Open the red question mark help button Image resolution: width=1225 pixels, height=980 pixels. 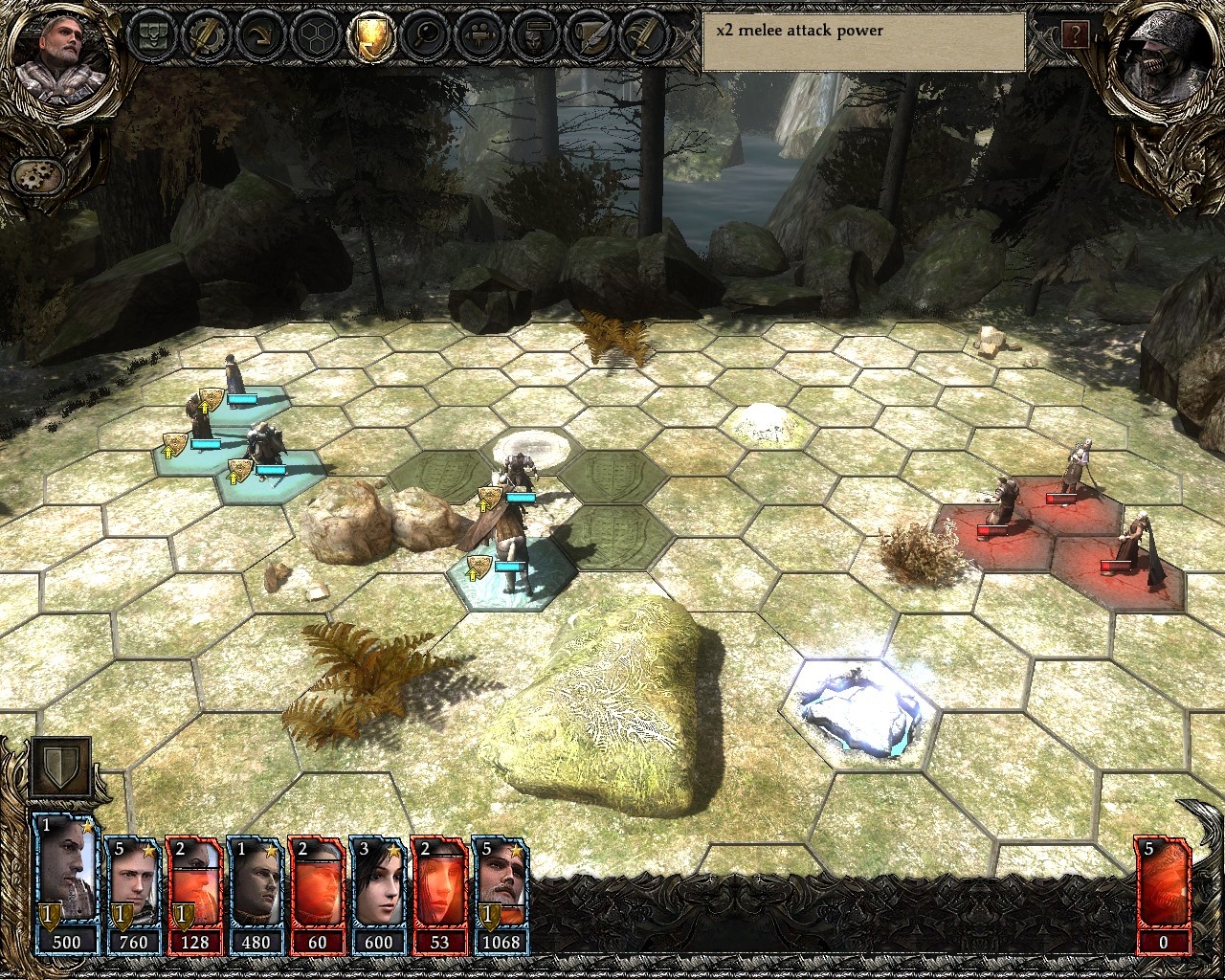(1075, 36)
